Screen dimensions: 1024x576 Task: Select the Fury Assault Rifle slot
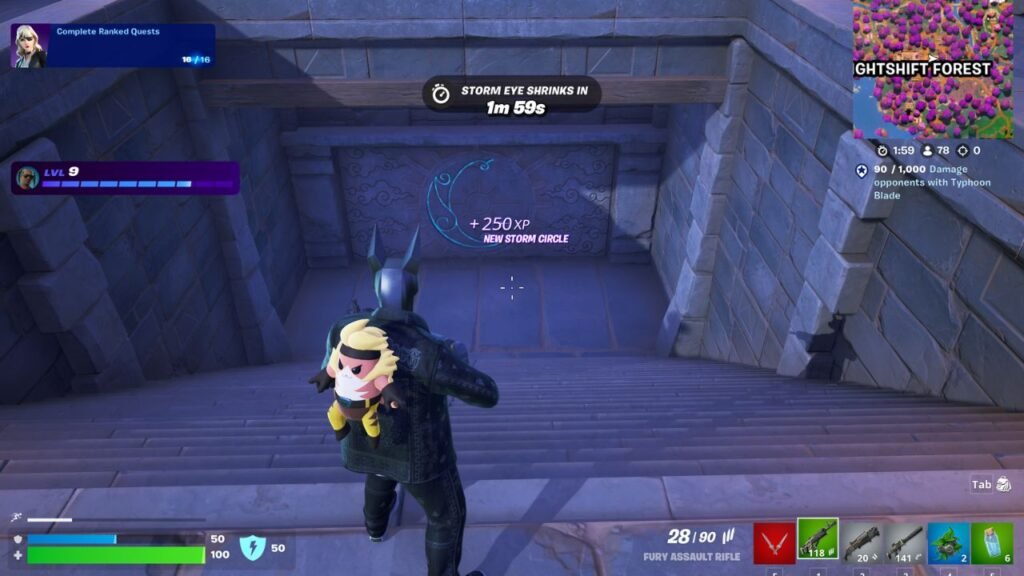click(818, 540)
